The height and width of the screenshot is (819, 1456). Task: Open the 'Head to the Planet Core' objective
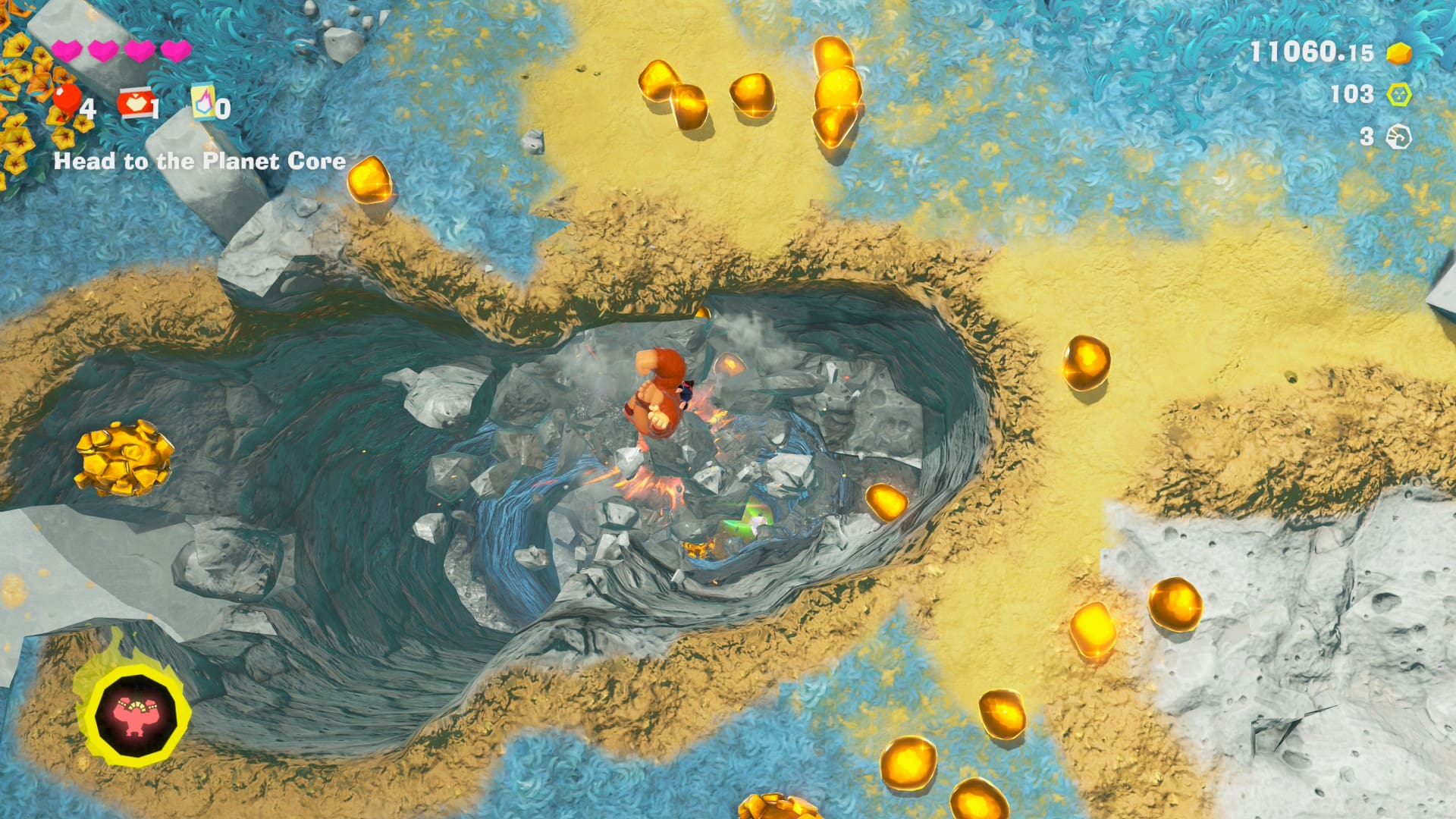[199, 161]
